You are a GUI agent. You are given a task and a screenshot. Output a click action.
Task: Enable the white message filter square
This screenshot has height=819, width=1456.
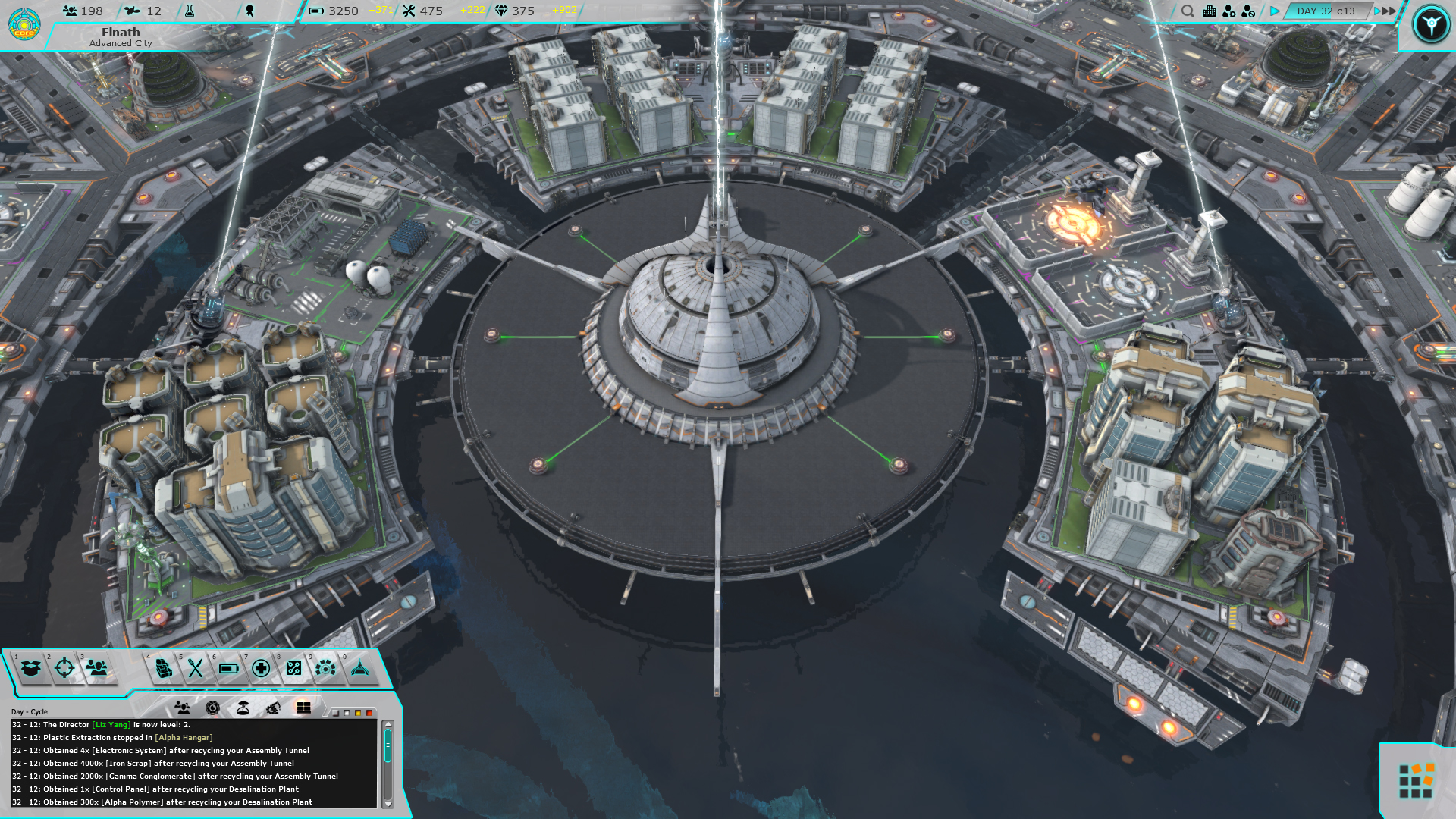tap(347, 713)
